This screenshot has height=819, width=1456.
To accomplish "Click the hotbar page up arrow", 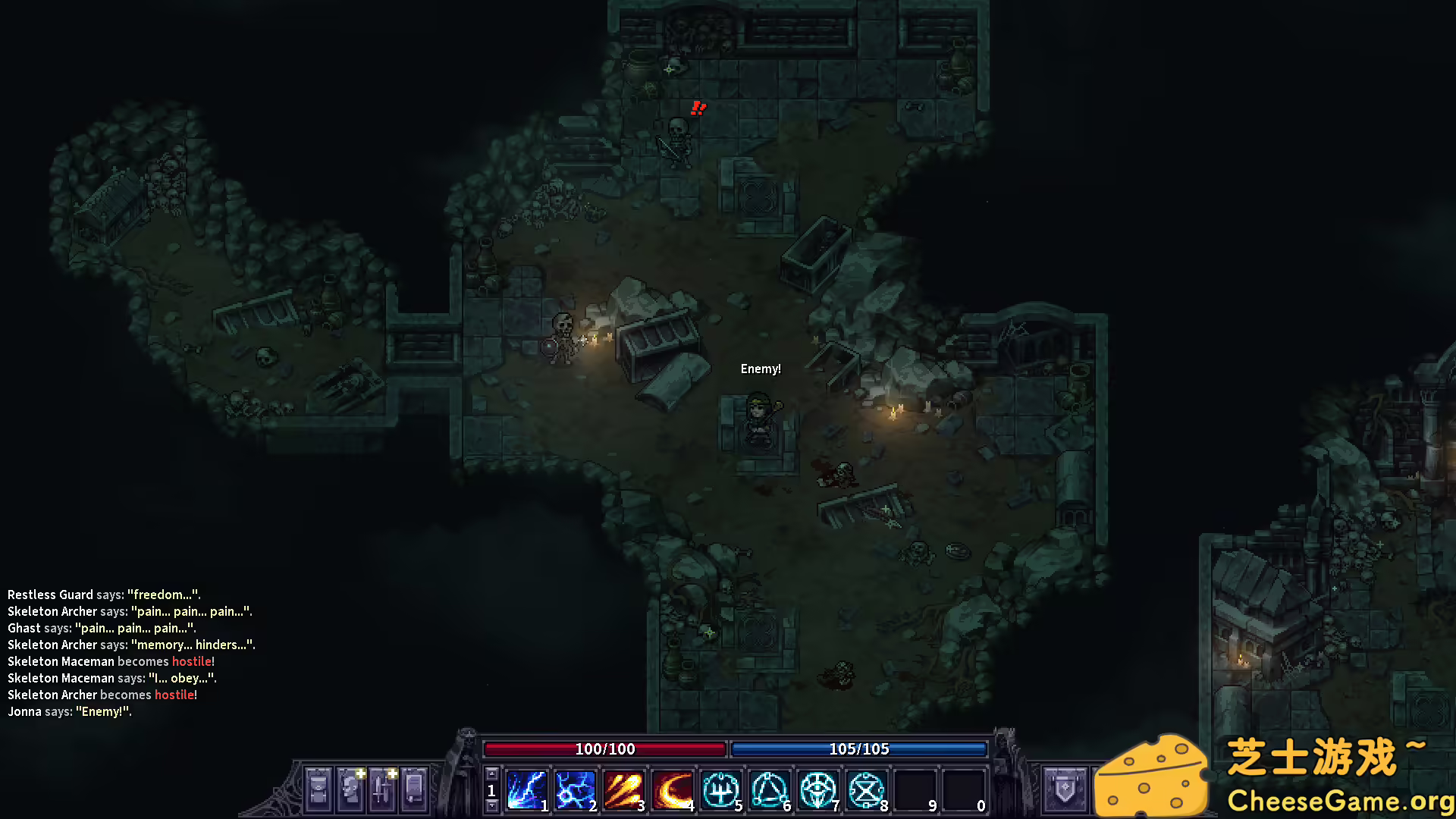I will [x=491, y=774].
